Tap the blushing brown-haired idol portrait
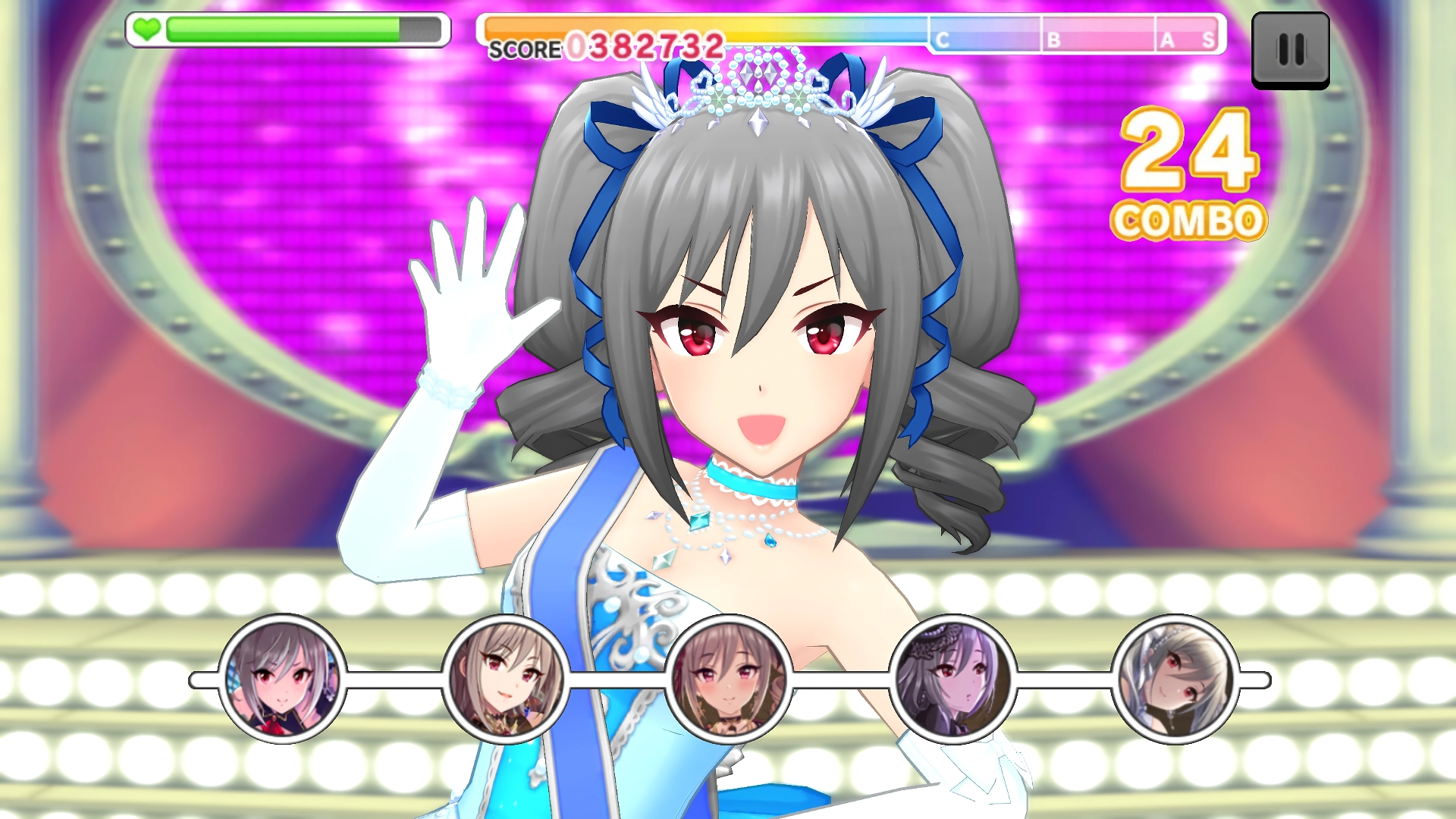The height and width of the screenshot is (819, 1456). (x=729, y=679)
